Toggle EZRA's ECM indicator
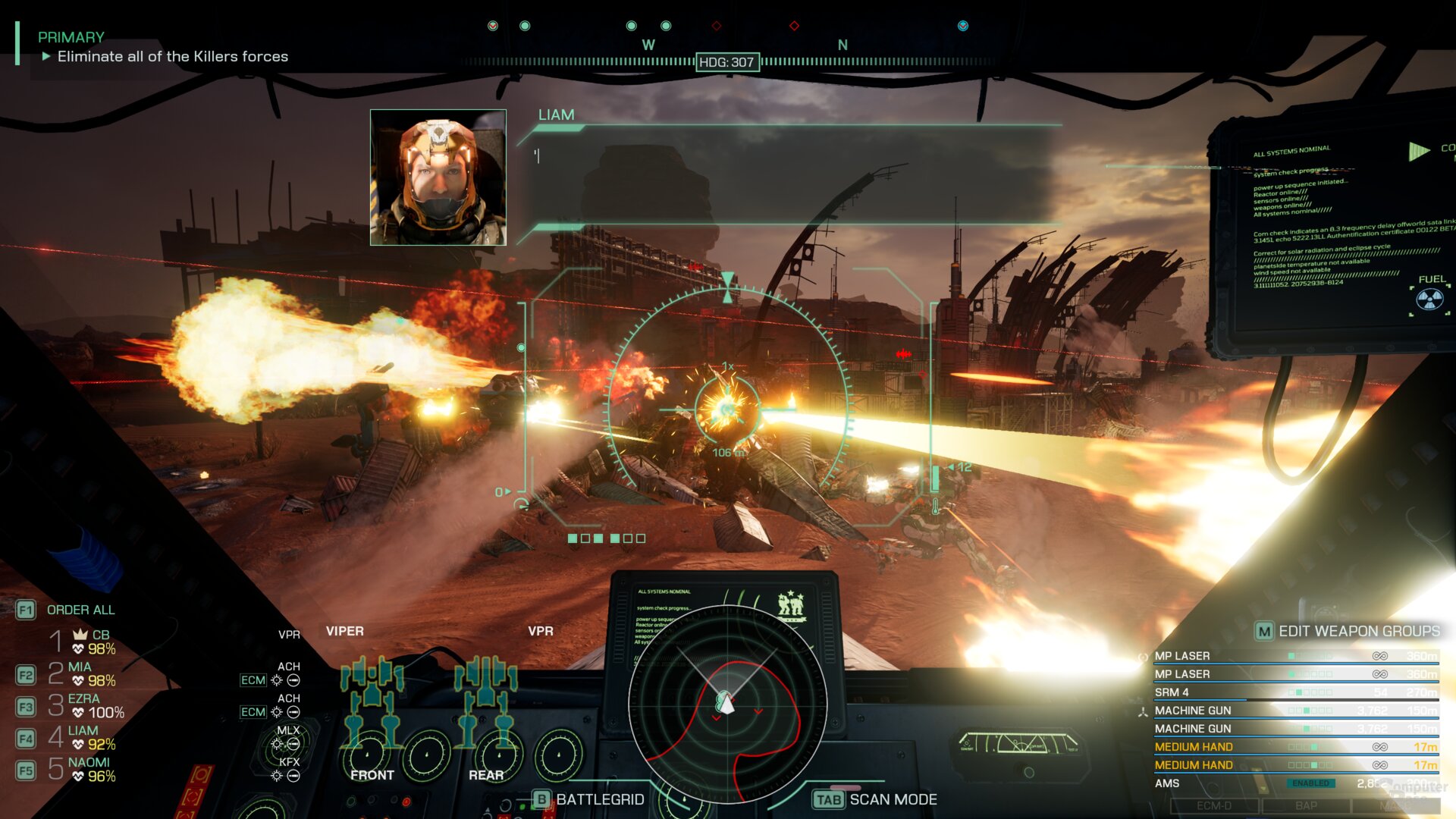Image resolution: width=1456 pixels, height=819 pixels. tap(254, 711)
